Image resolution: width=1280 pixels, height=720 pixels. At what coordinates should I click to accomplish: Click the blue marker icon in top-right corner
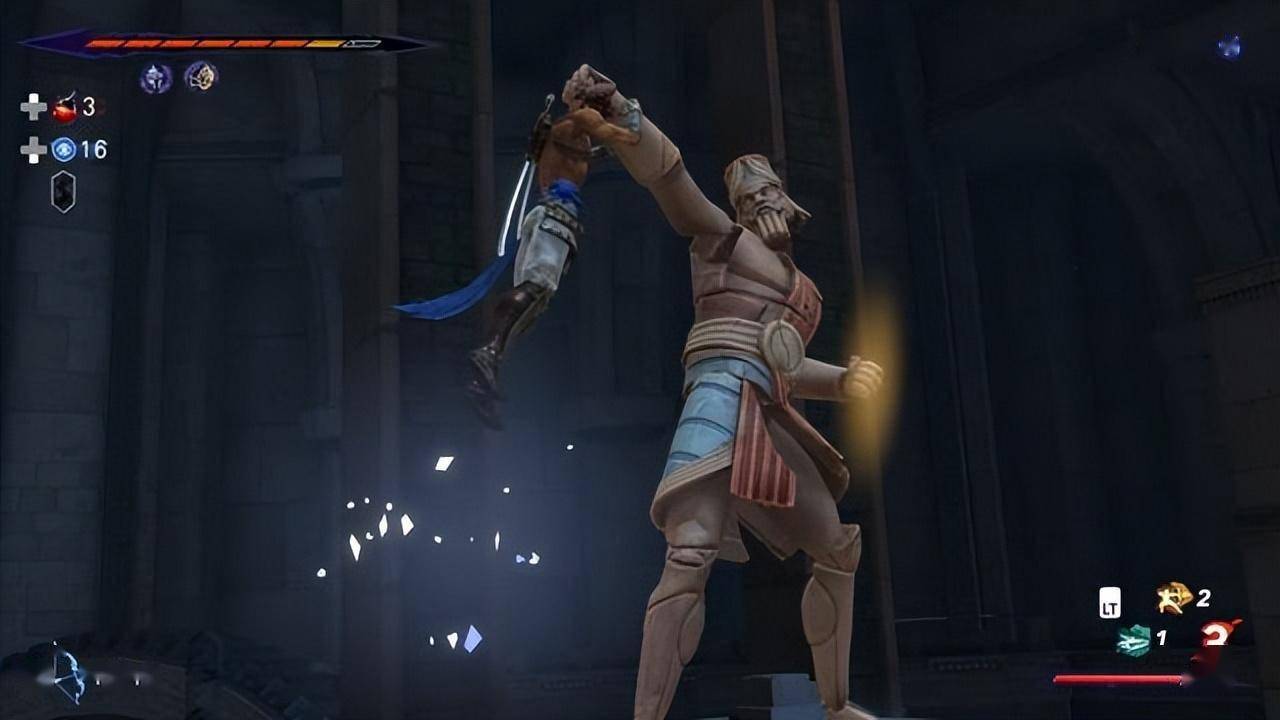pyautogui.click(x=1229, y=47)
